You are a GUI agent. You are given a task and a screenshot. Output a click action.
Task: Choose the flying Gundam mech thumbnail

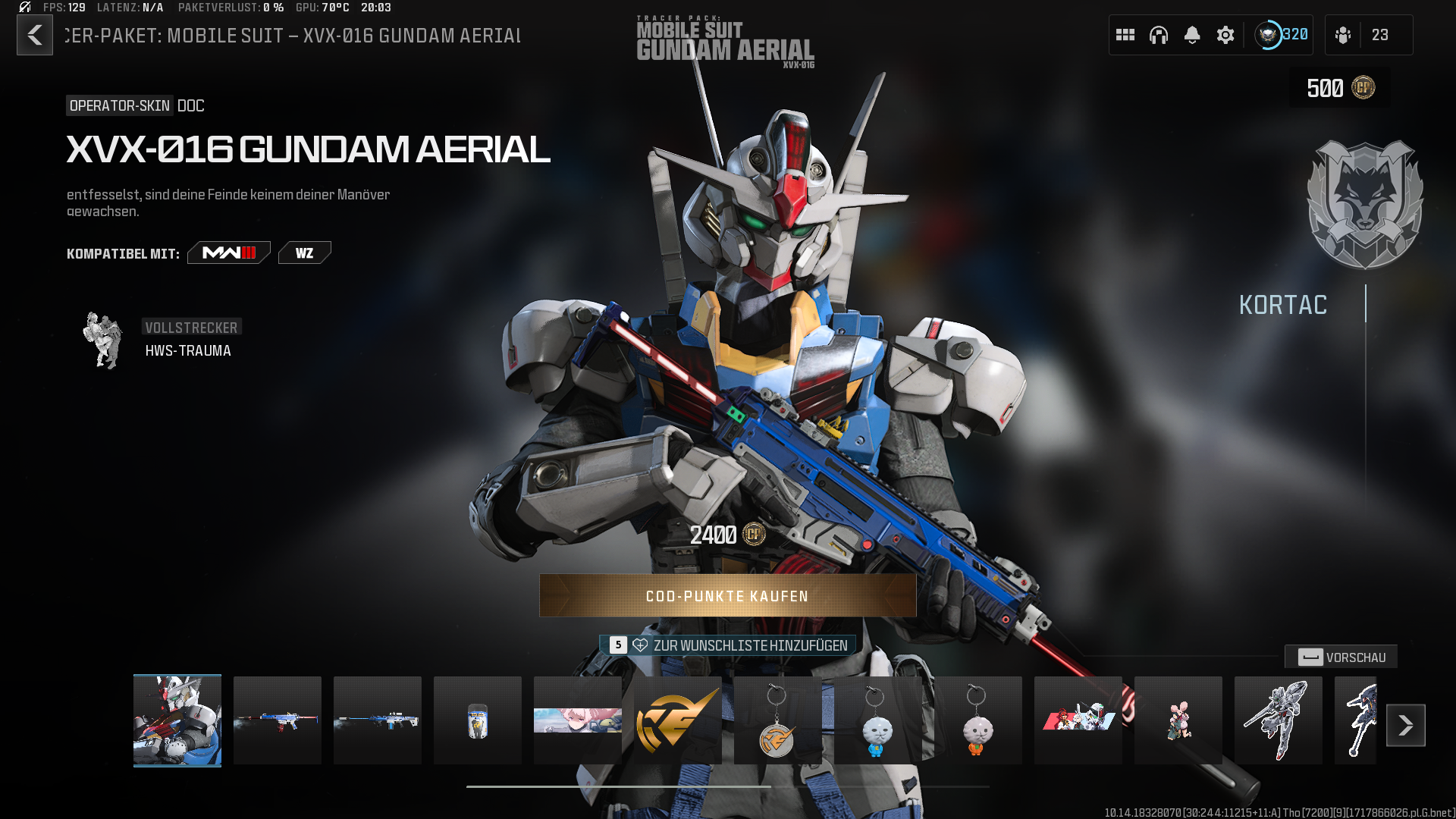pyautogui.click(x=1279, y=720)
